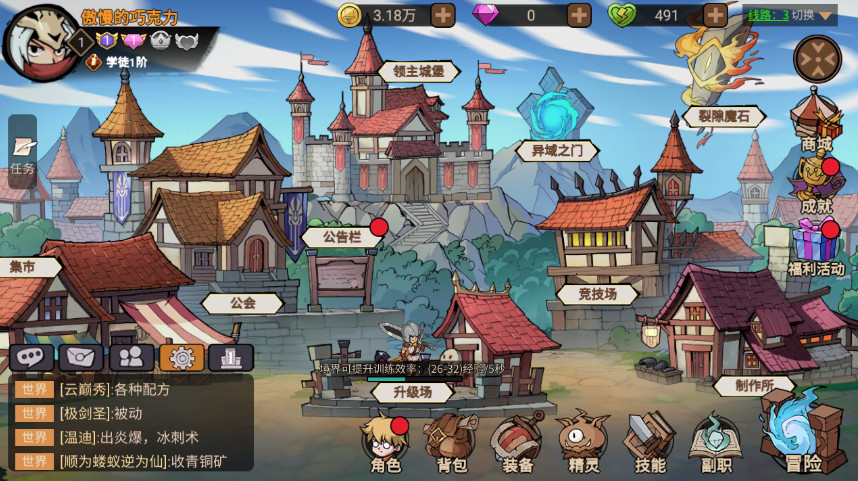Open the Backpack (背包)

[452, 443]
